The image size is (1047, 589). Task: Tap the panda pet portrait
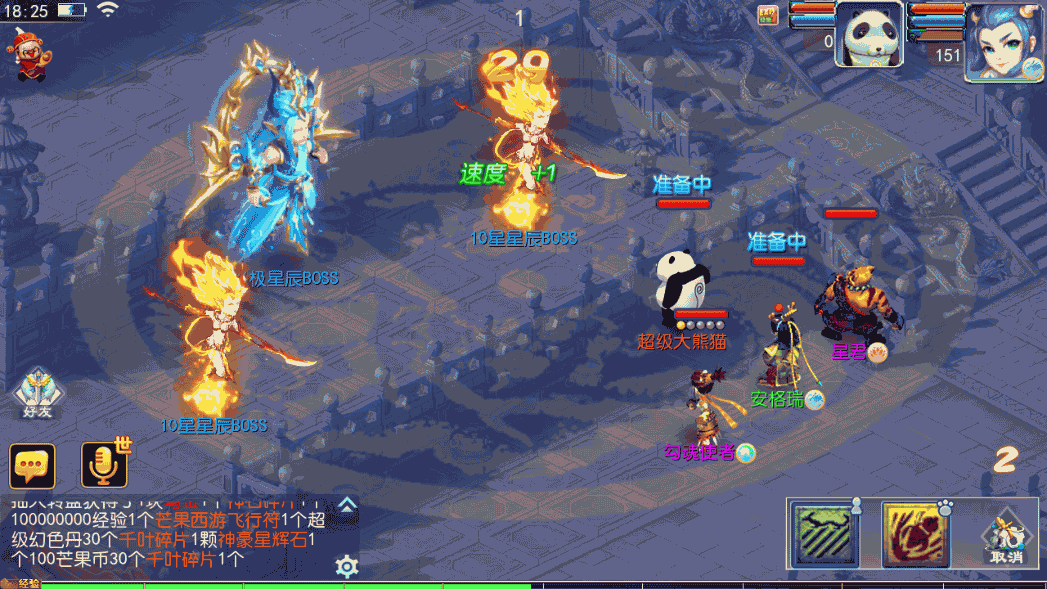pyautogui.click(x=869, y=34)
